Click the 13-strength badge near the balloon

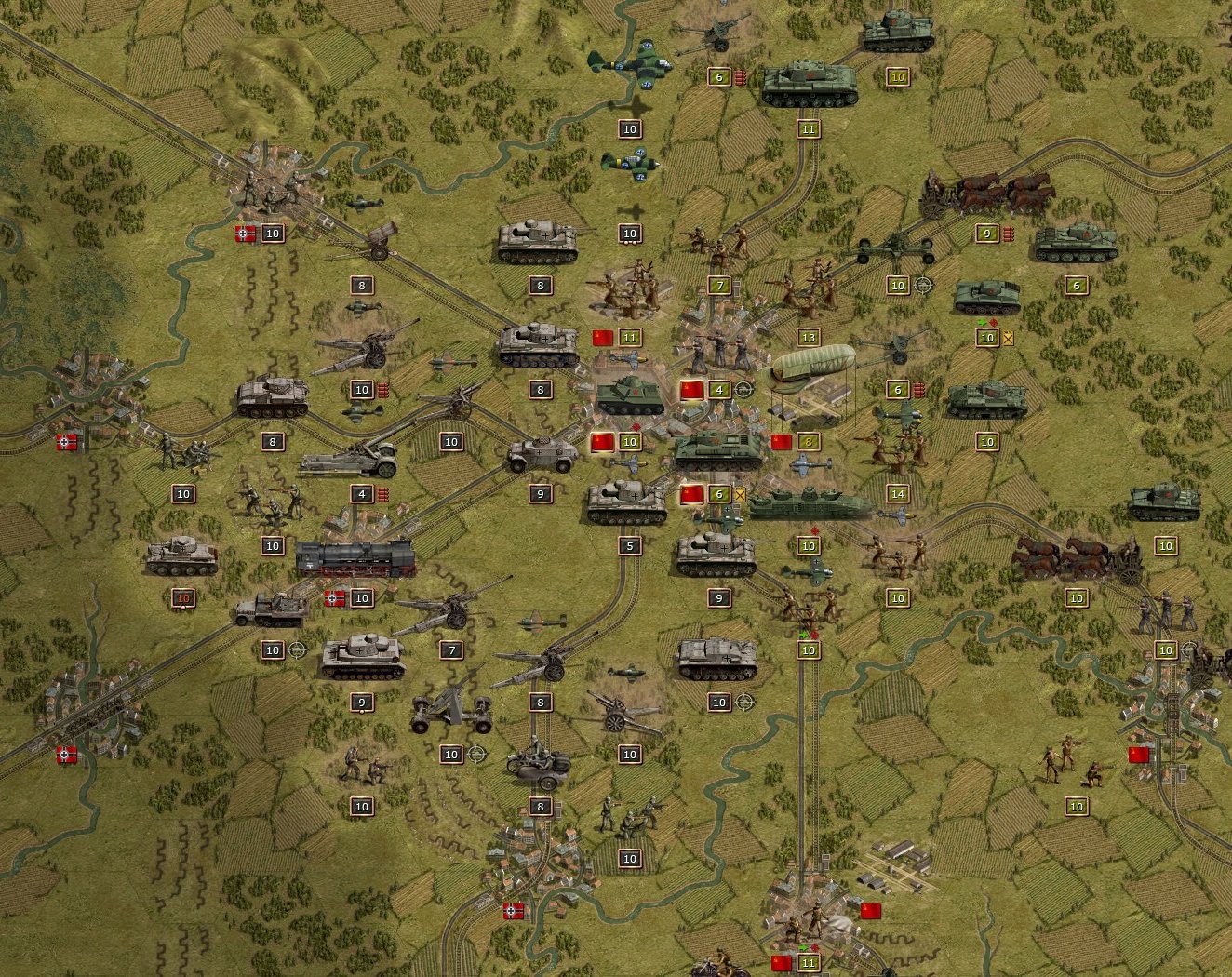[808, 338]
